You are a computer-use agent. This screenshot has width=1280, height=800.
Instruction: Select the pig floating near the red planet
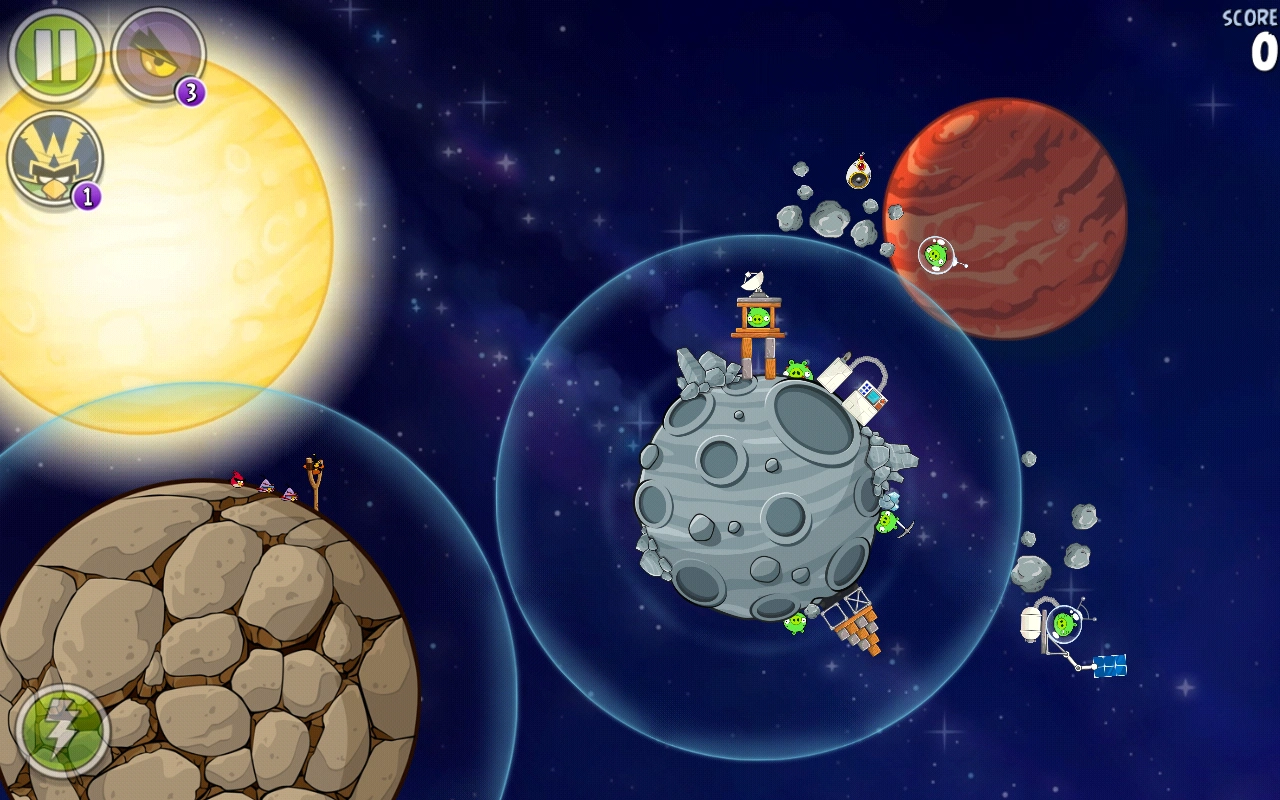(x=935, y=255)
